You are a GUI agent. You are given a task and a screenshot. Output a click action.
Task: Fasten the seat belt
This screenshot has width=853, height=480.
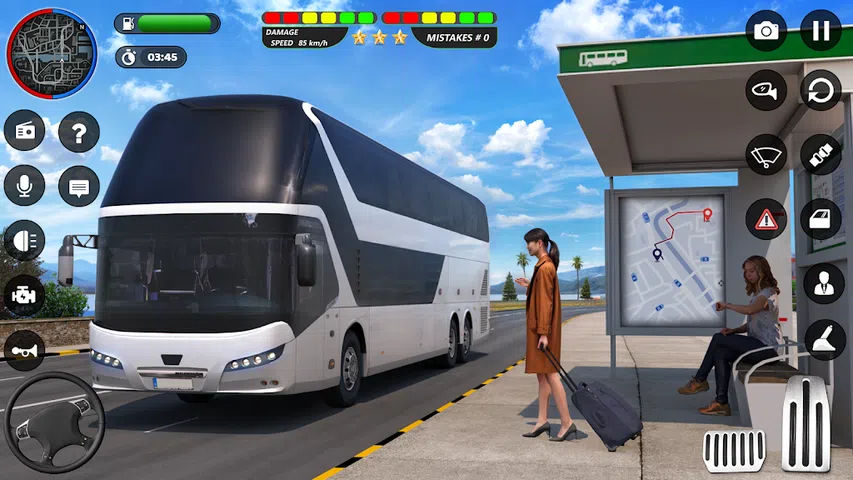click(821, 154)
